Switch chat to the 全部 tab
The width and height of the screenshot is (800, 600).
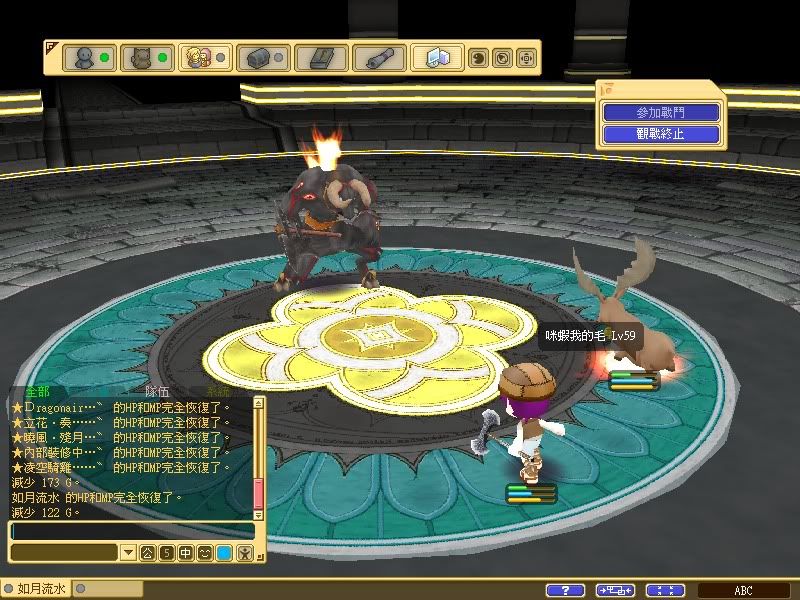(38, 392)
